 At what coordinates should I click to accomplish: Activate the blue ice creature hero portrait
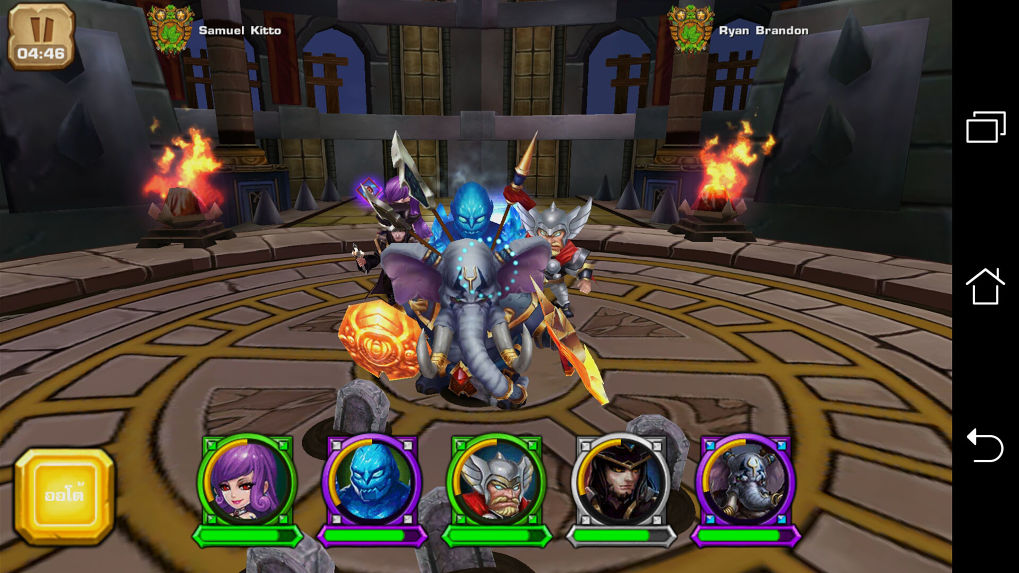(x=371, y=481)
